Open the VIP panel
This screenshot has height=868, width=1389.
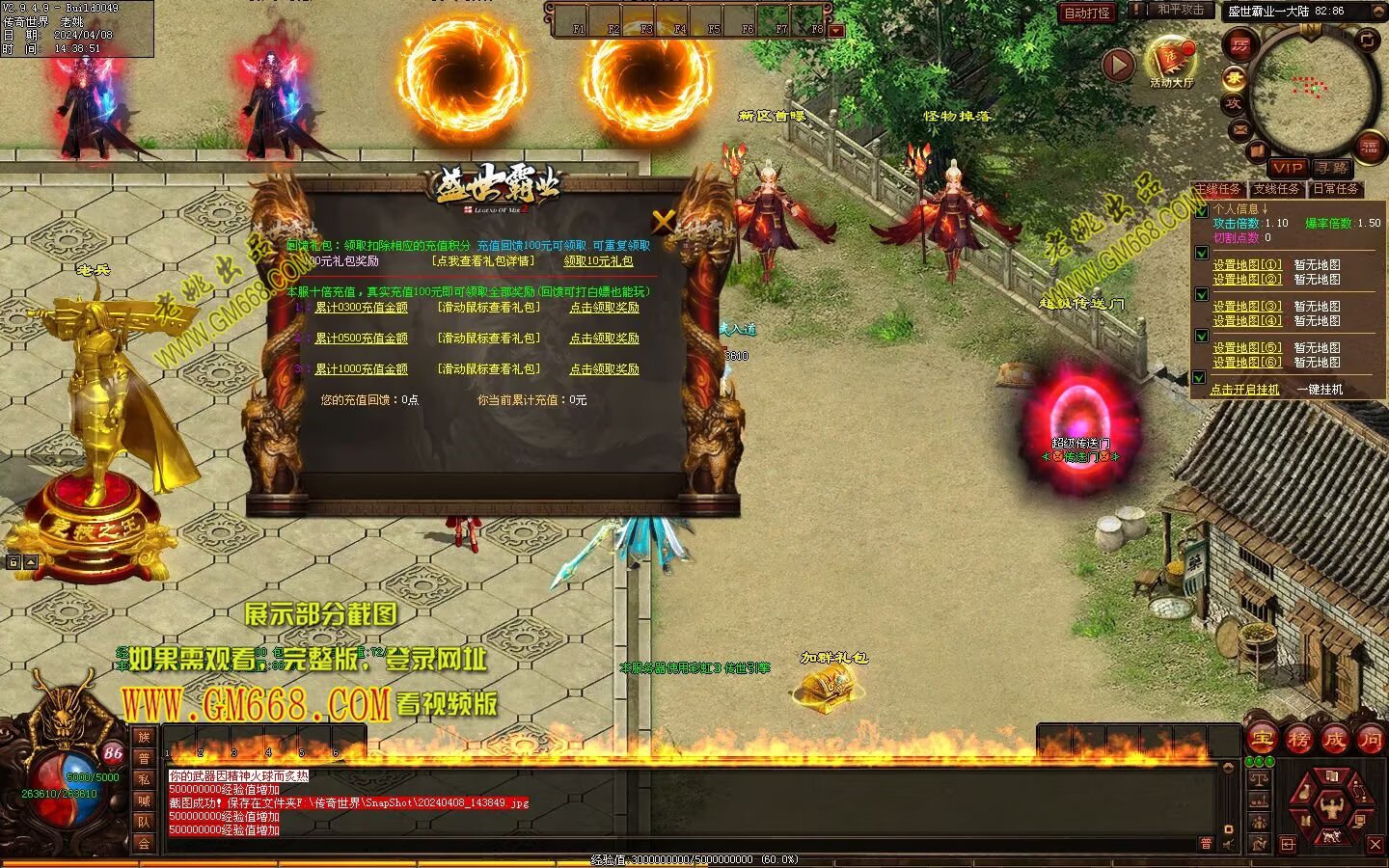pyautogui.click(x=1287, y=168)
